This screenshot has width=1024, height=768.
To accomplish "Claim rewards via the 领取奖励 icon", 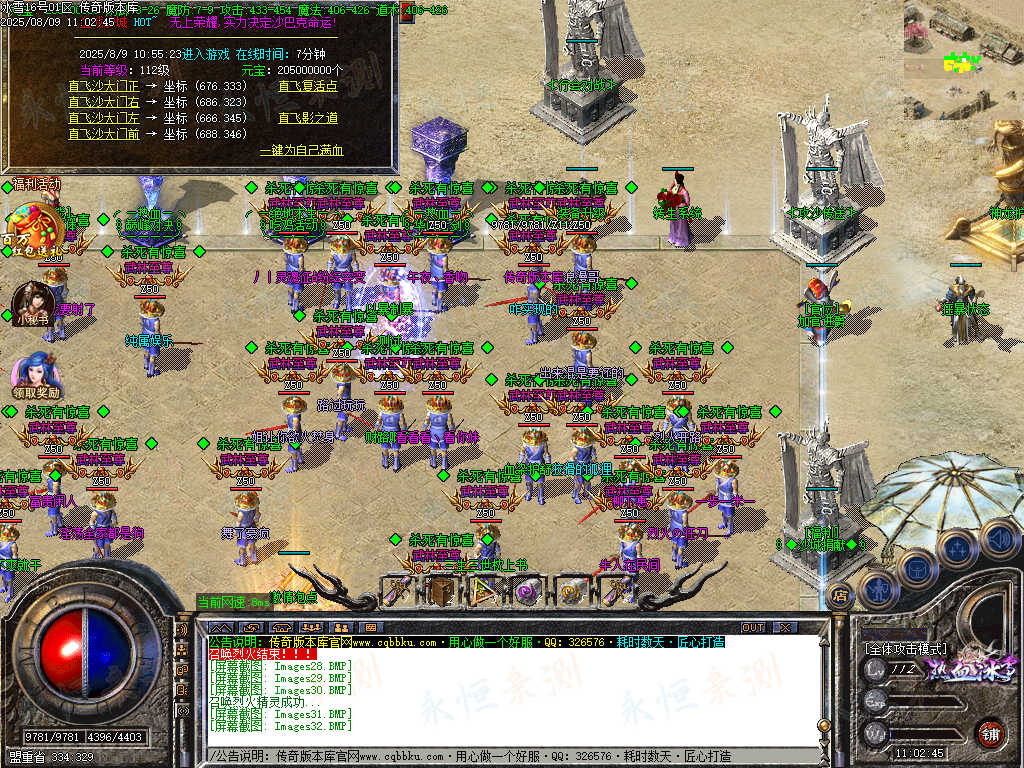I will coord(34,374).
